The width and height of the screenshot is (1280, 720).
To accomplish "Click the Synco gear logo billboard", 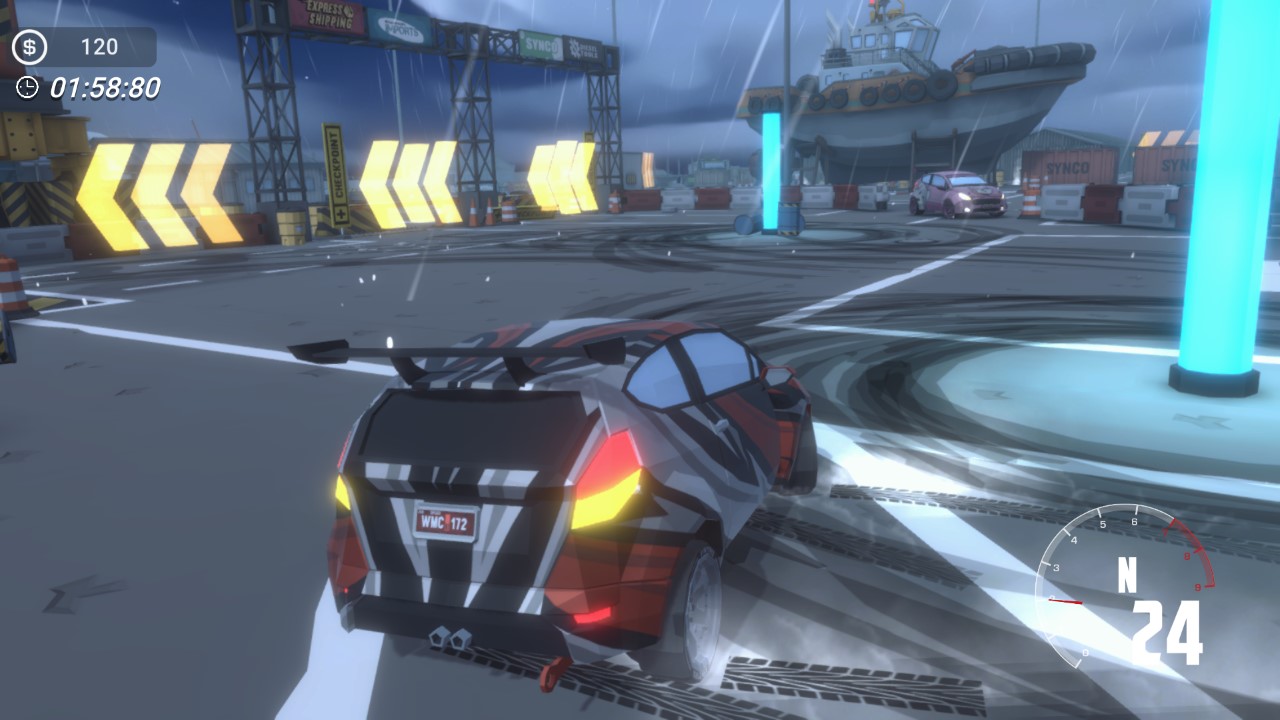I will pos(547,42).
